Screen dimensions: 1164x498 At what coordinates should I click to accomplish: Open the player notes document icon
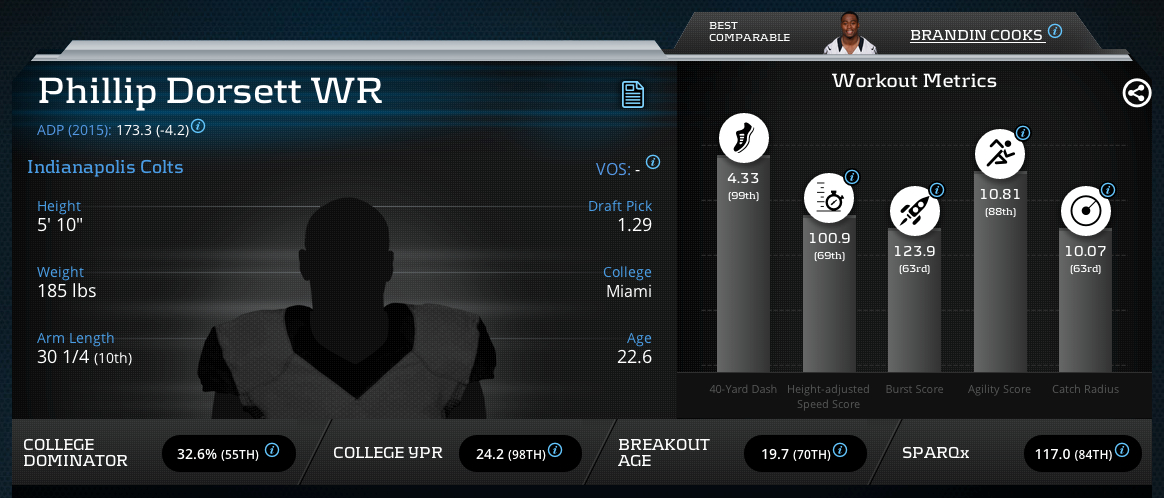(x=632, y=95)
